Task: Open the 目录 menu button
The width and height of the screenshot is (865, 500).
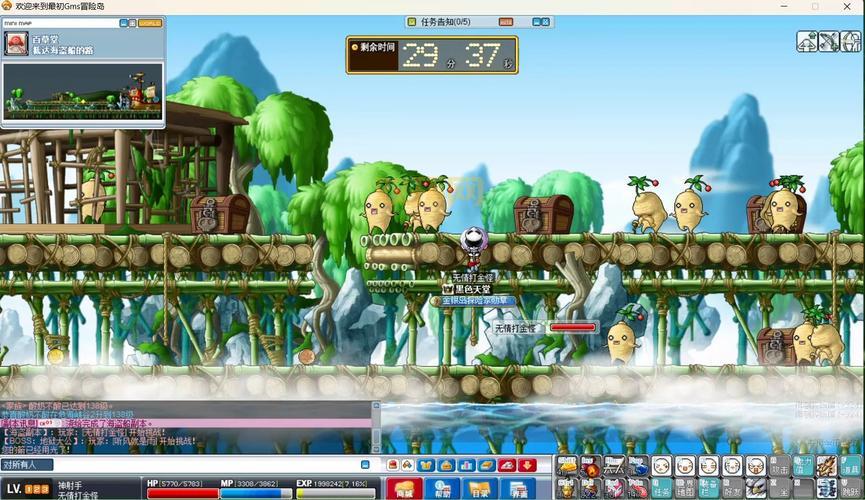Action: pyautogui.click(x=480, y=489)
